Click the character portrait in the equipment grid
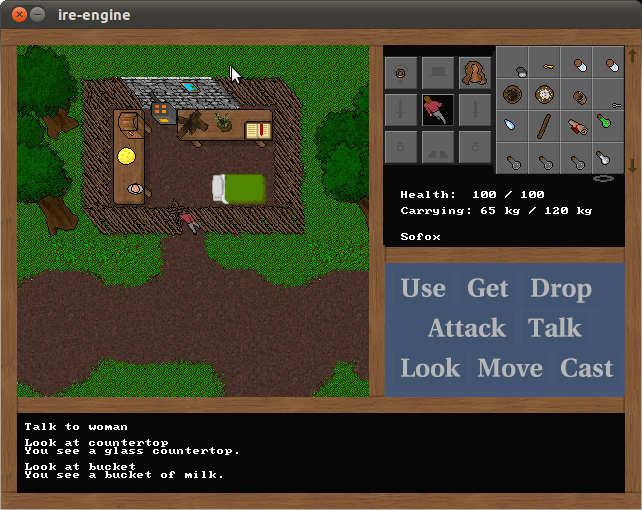The image size is (642, 510). (438, 109)
